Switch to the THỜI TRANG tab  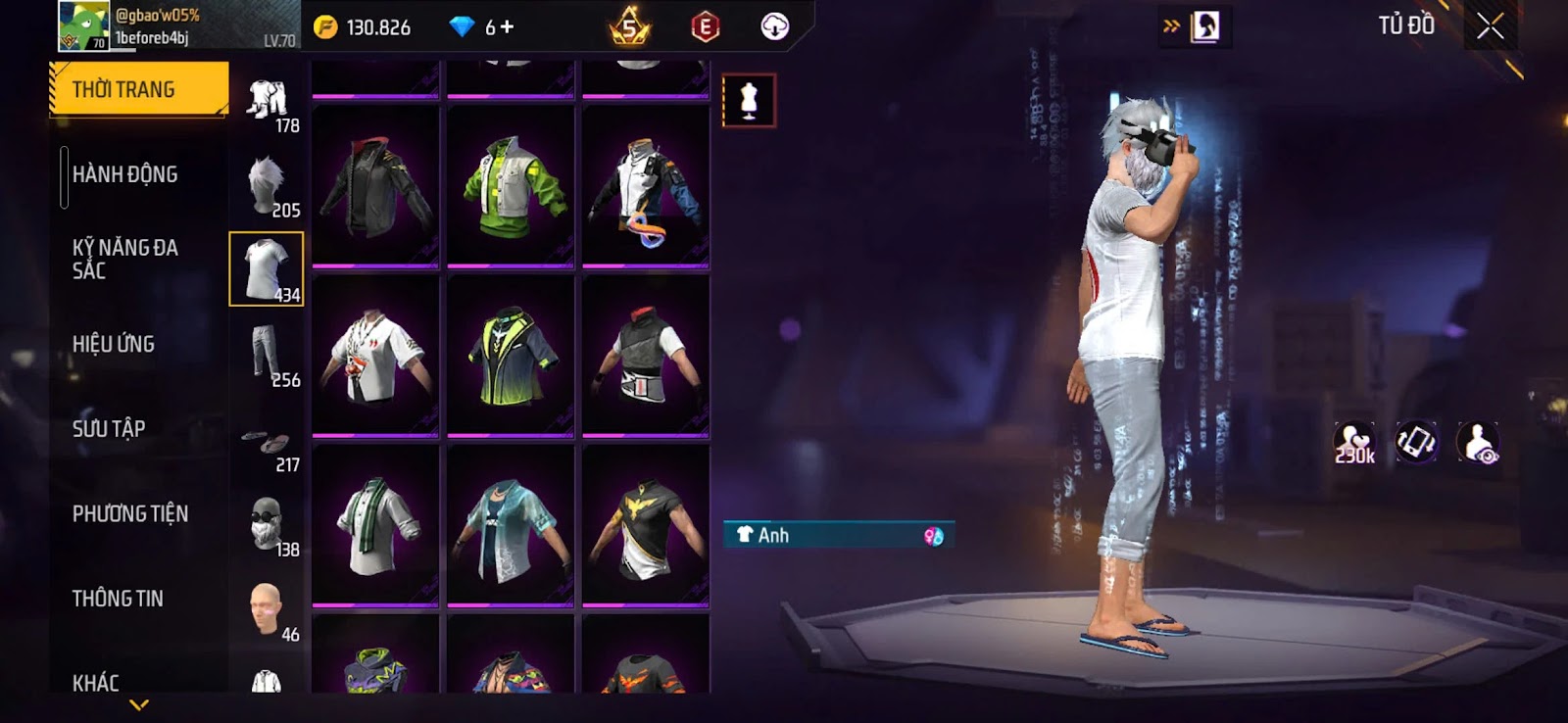138,89
